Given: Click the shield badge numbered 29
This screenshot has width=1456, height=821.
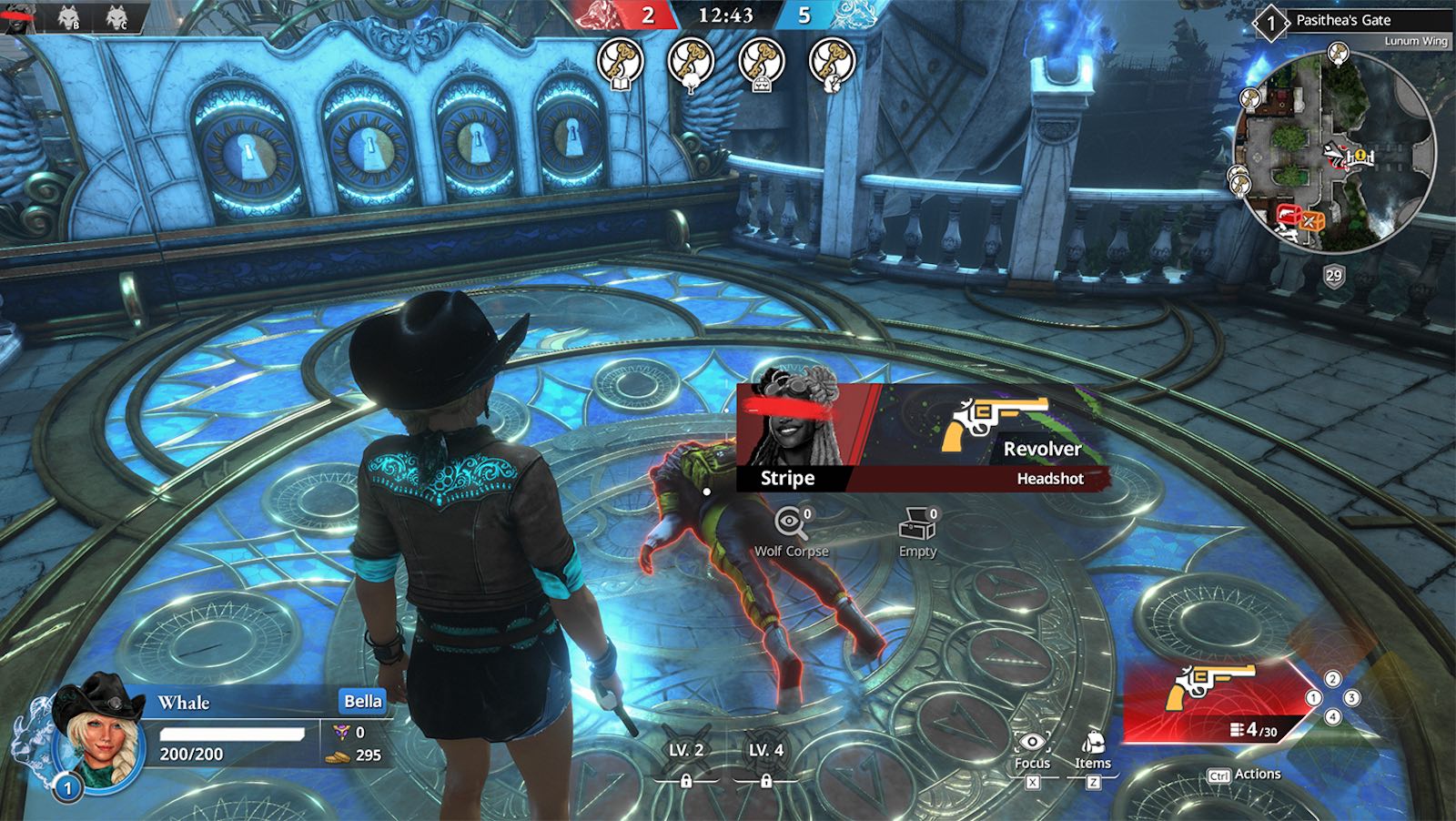Looking at the screenshot, I should [1334, 276].
